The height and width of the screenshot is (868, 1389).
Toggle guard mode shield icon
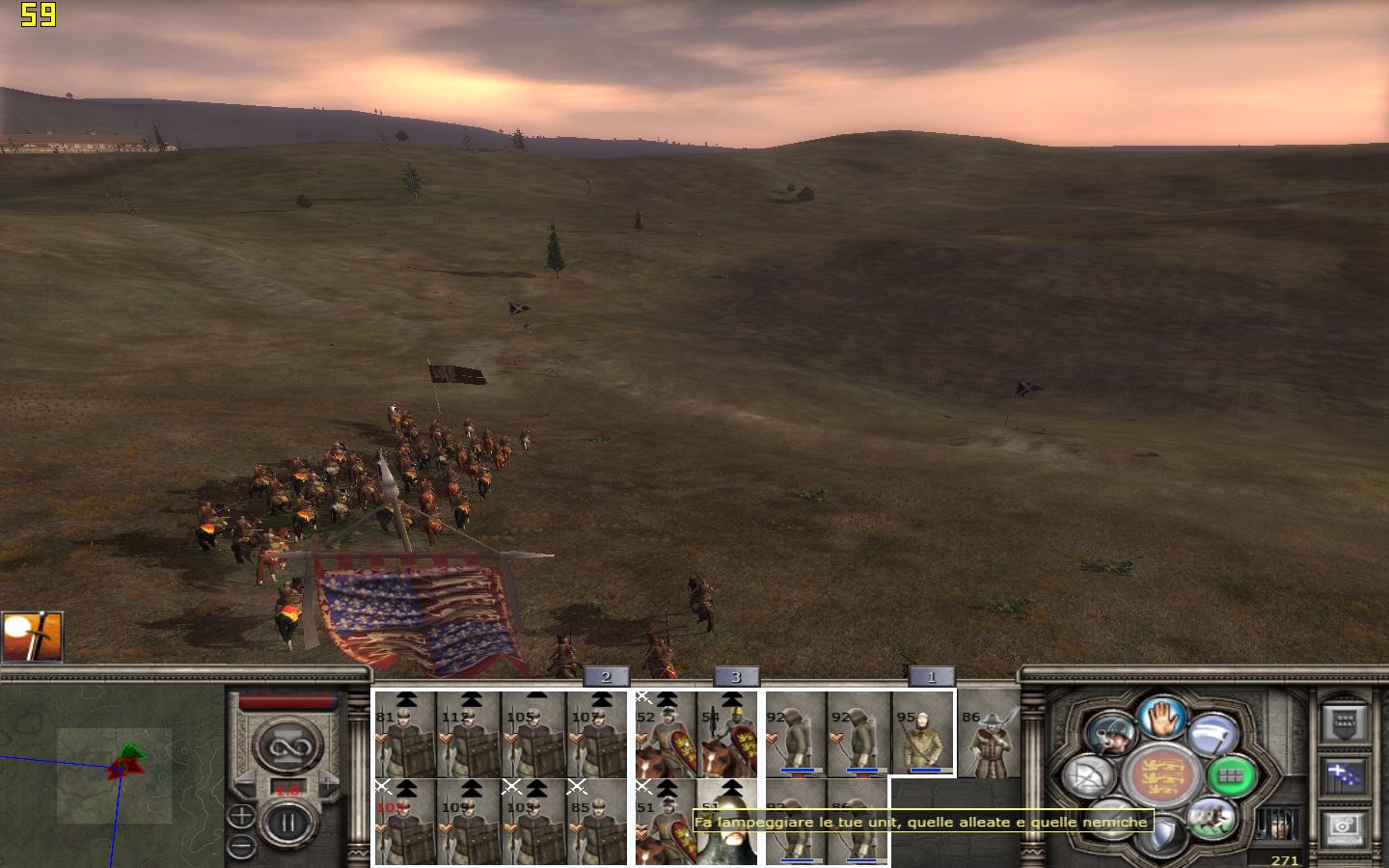click(1161, 835)
